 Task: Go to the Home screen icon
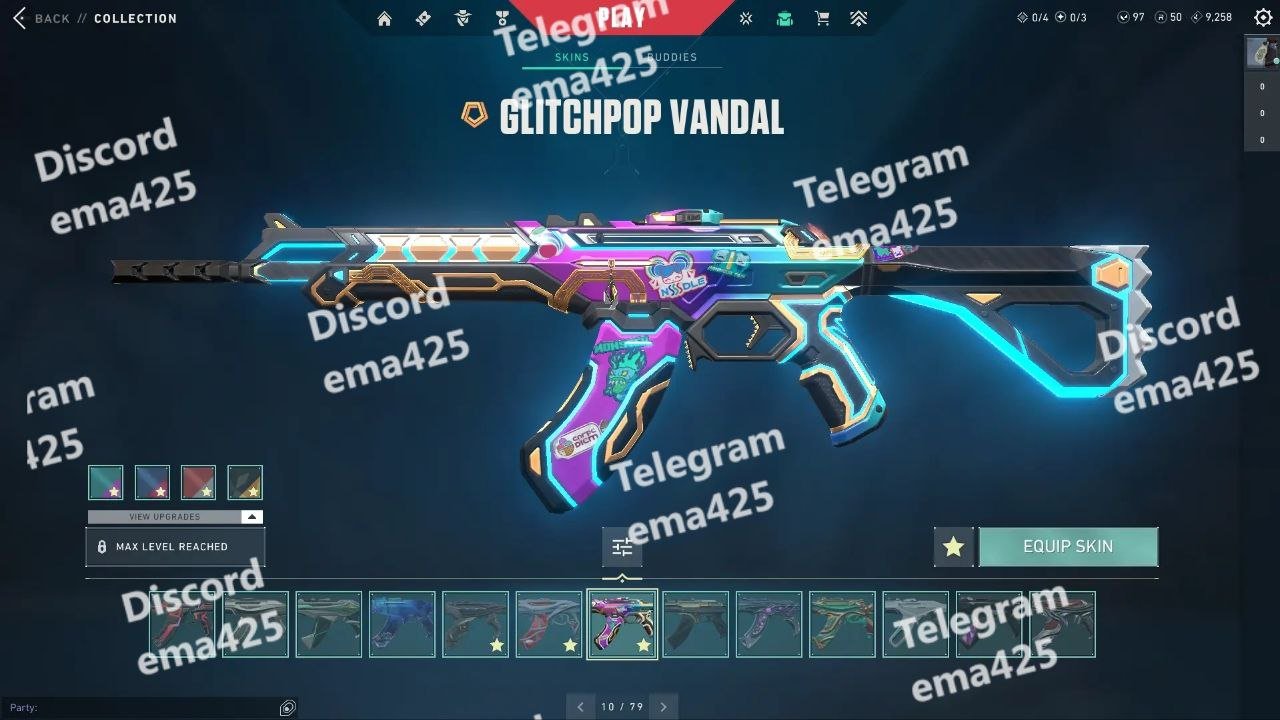click(x=384, y=18)
